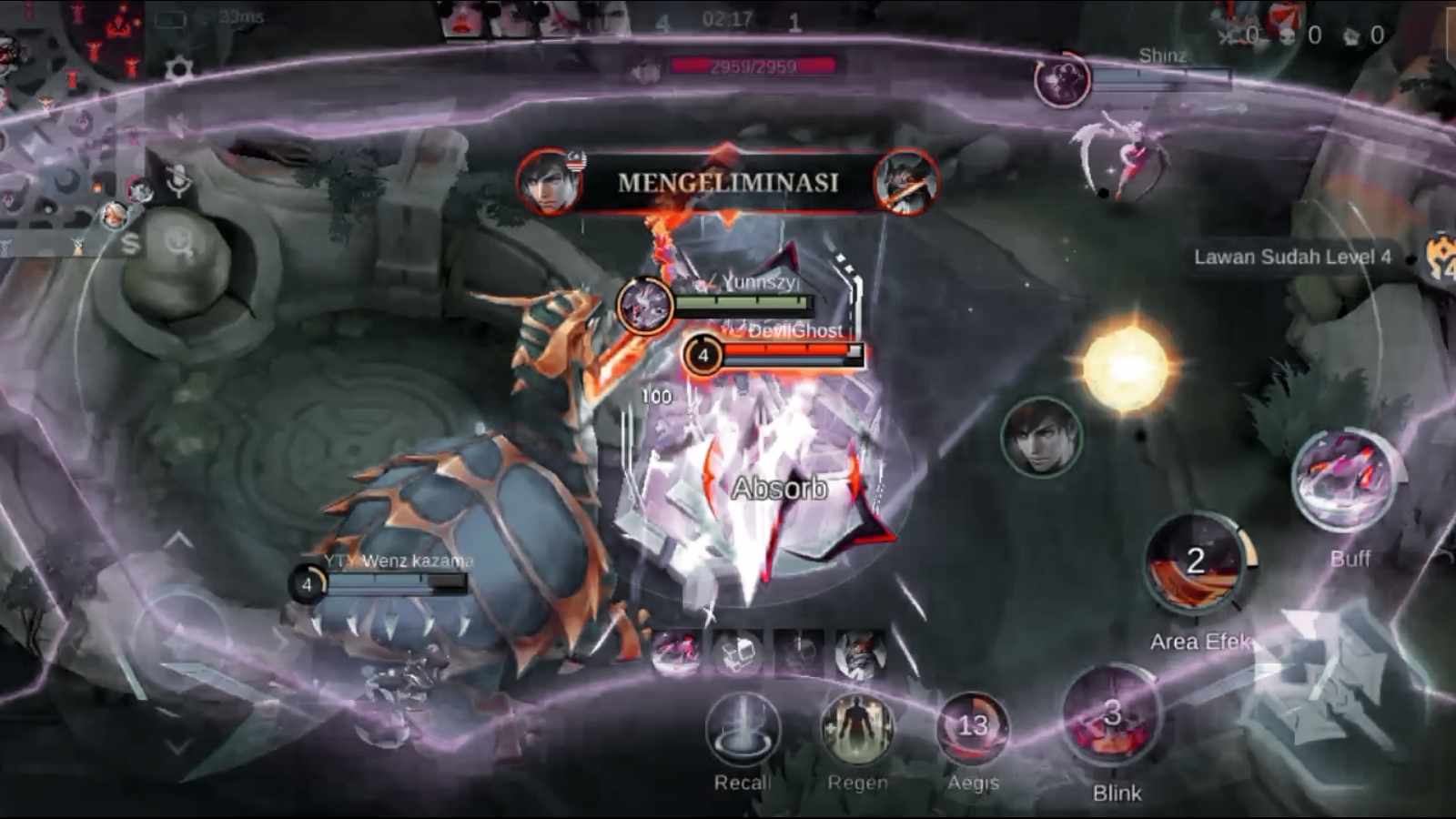Open the settings gear icon

(179, 69)
